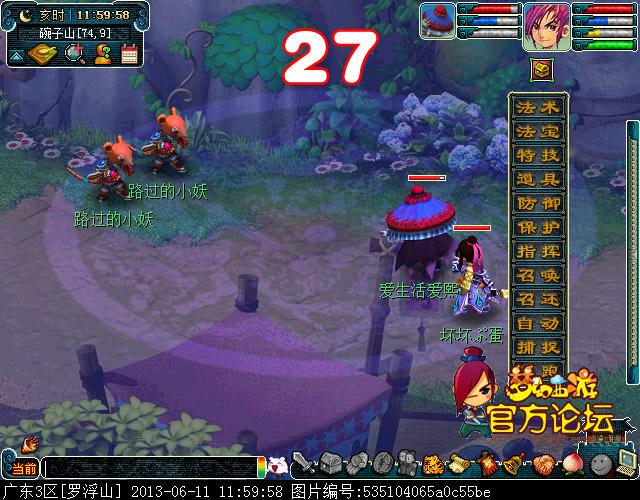Image resolution: width=640 pixels, height=500 pixels.
Task: Select the 召还 recall command
Action: [538, 299]
